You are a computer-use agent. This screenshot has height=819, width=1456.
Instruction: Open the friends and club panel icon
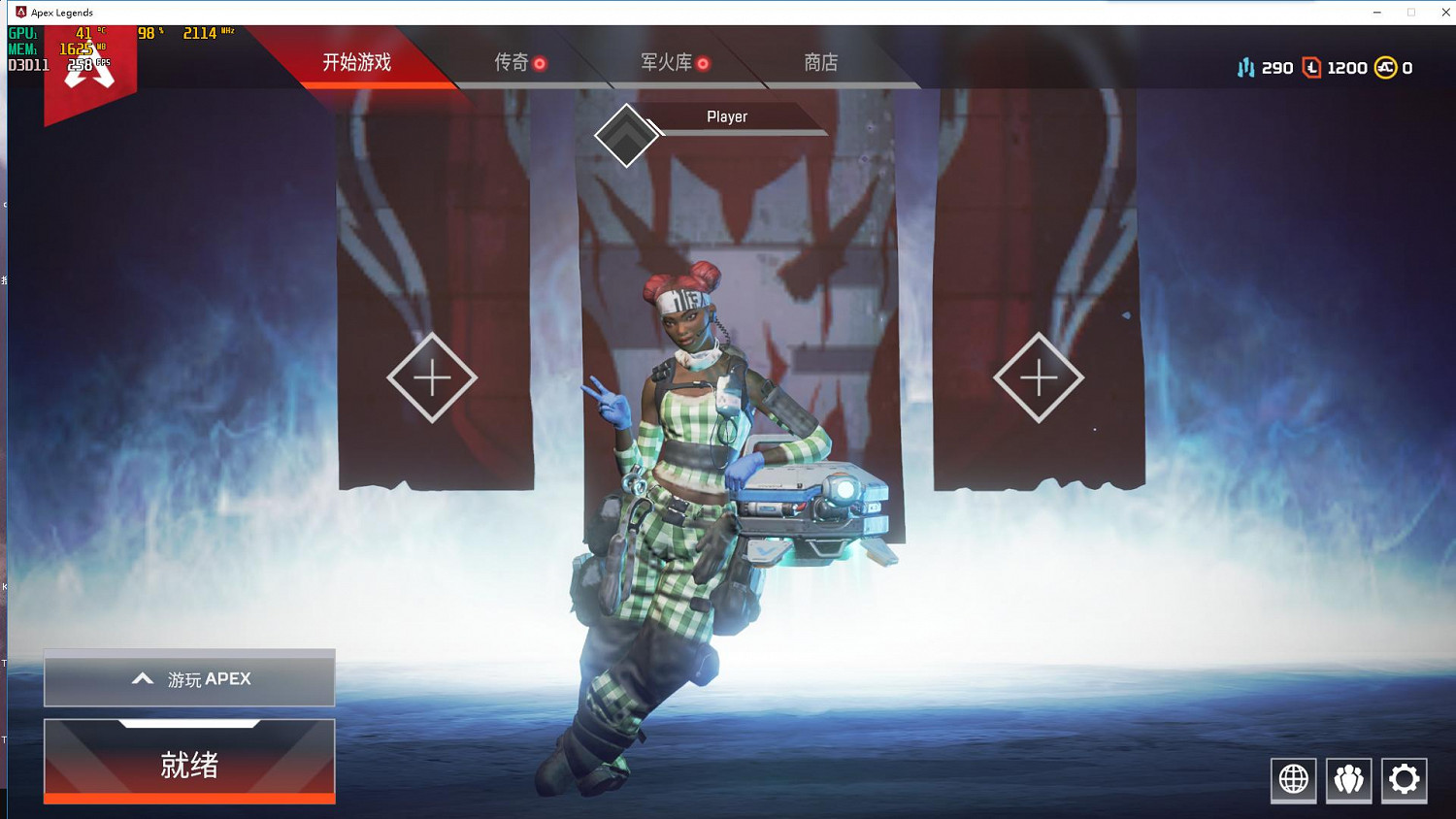1348,778
